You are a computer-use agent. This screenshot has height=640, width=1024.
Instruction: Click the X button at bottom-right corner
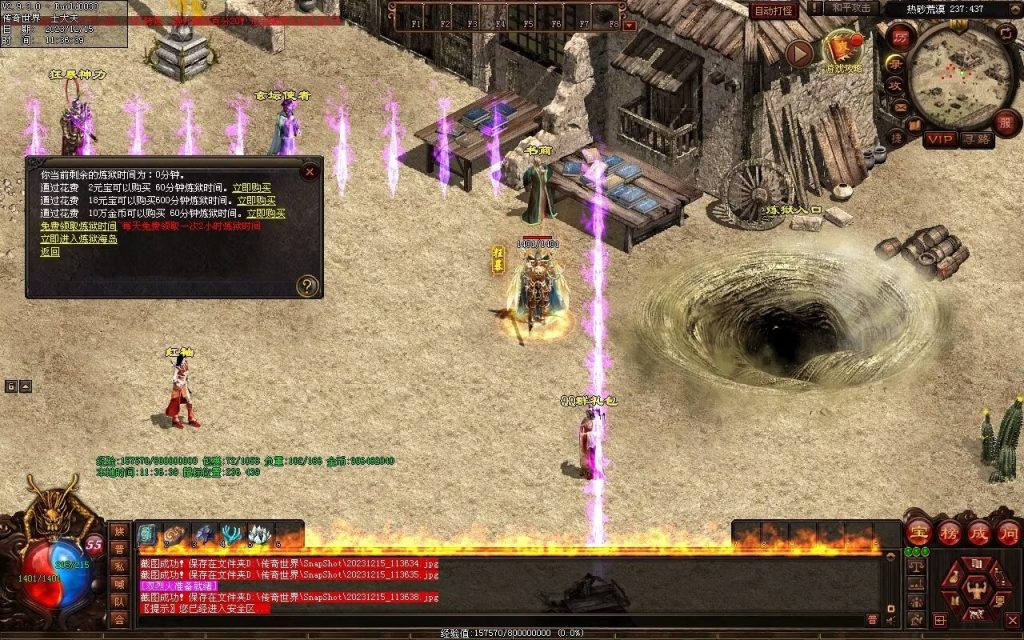1010,621
